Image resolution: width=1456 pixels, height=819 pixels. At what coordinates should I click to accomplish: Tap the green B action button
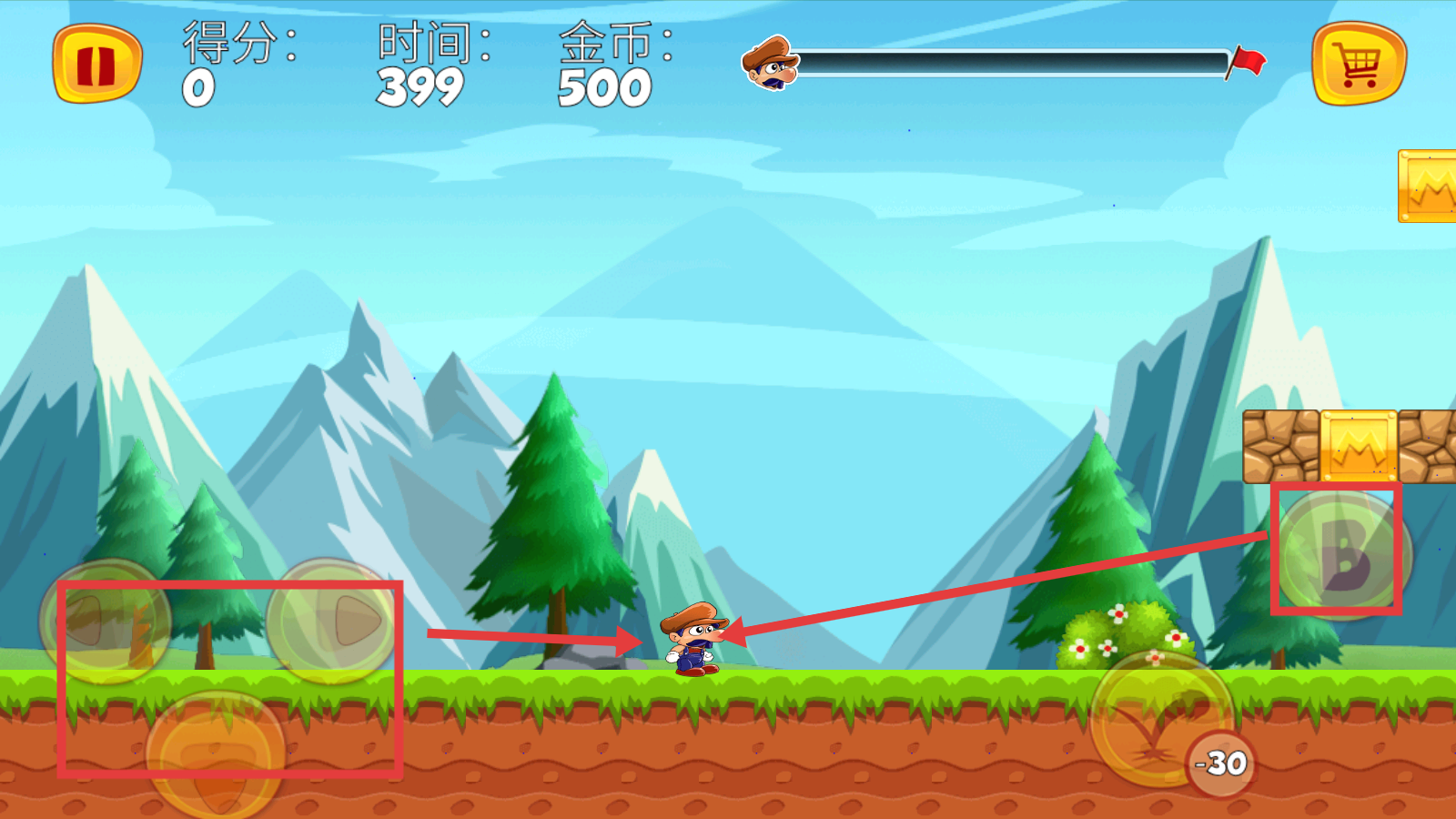[x=1344, y=553]
